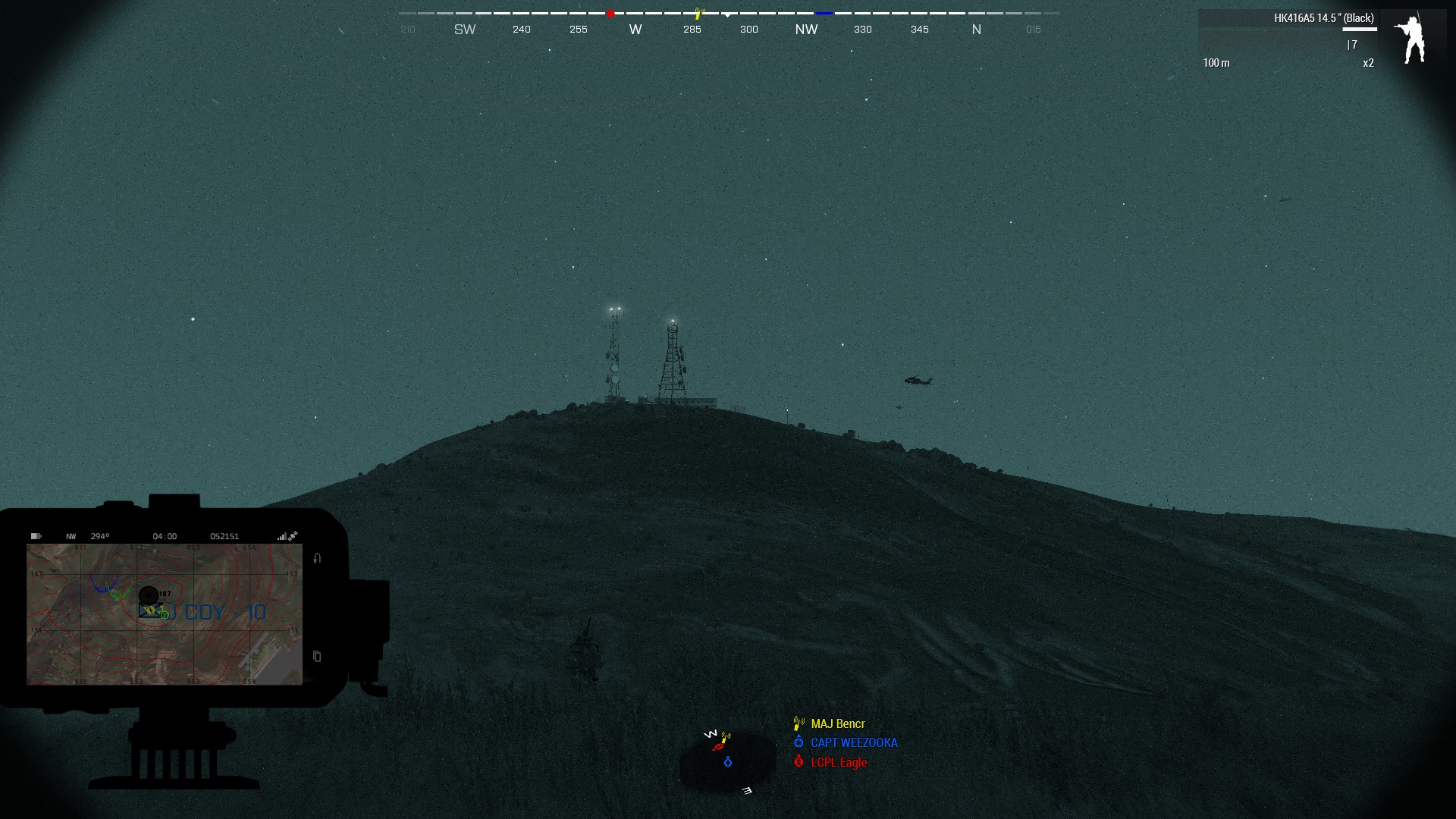Click the W marker on the top compass bar
The height and width of the screenshot is (819, 1456).
point(635,29)
